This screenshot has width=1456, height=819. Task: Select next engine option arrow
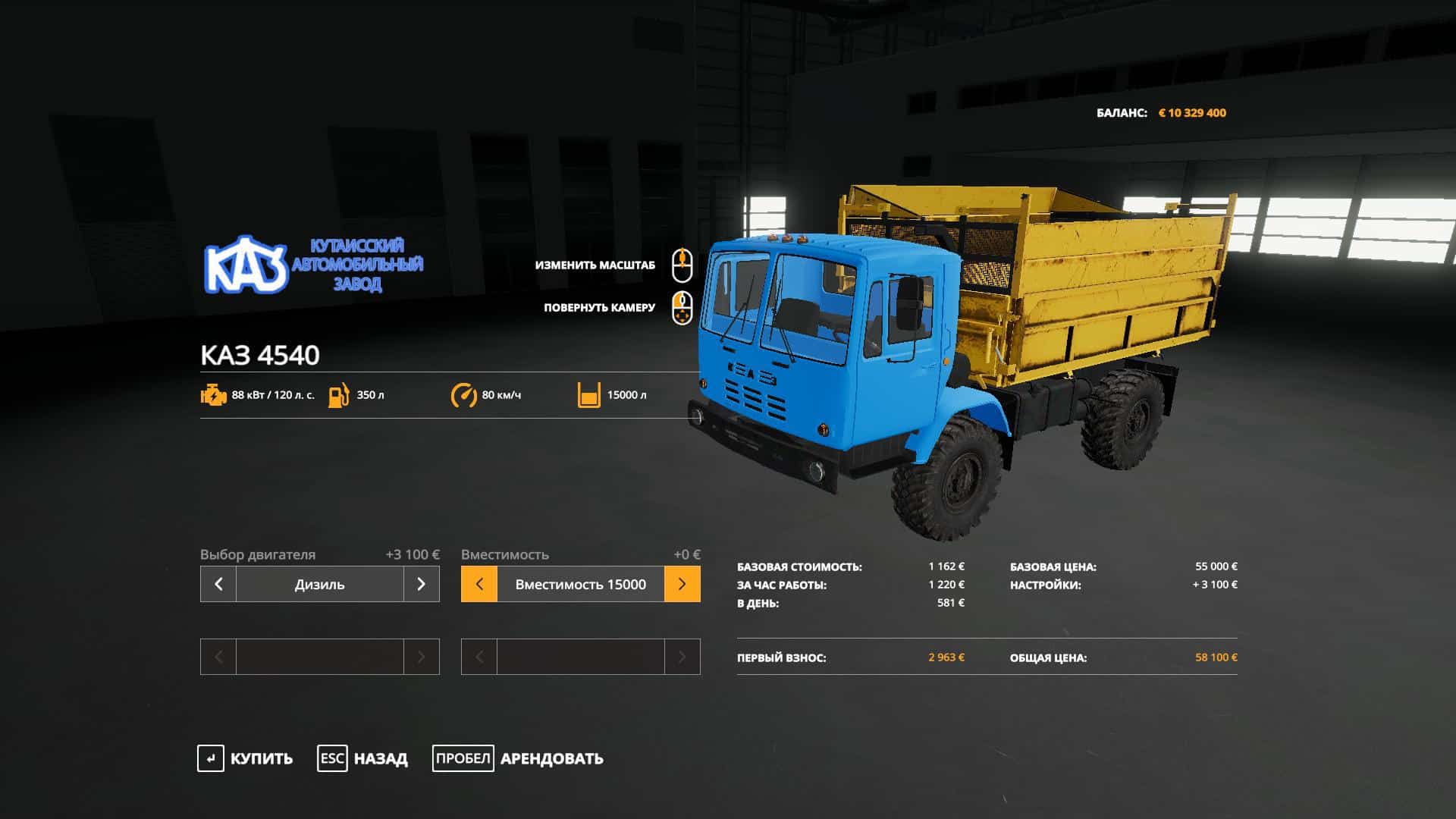tap(421, 584)
